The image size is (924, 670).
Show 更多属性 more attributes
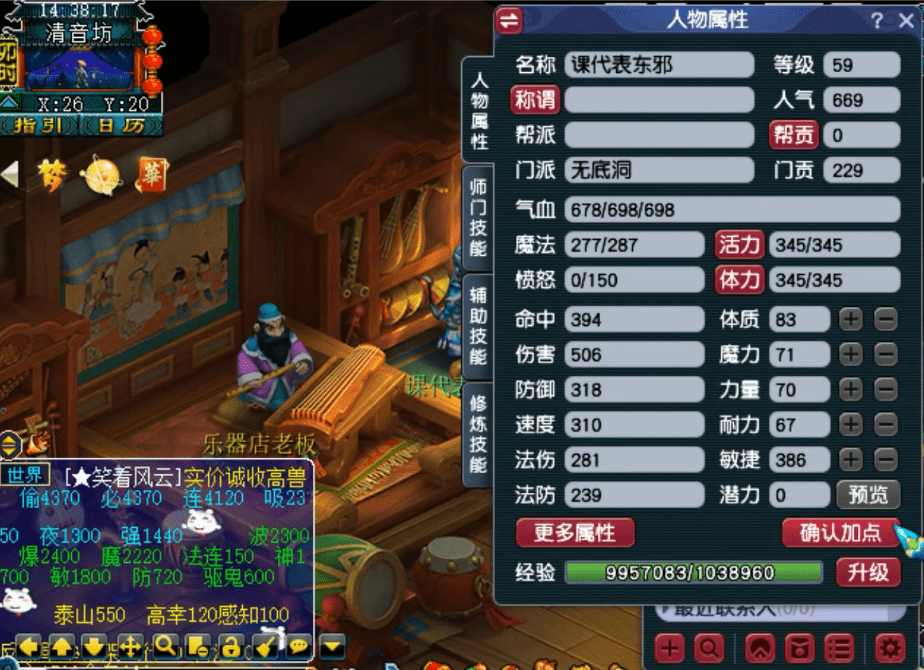[x=575, y=533]
